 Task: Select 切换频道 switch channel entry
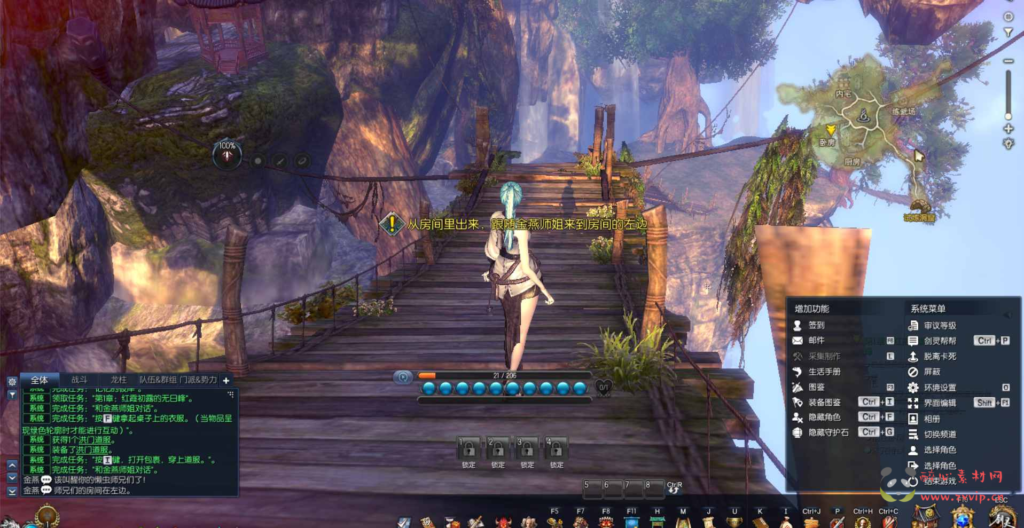[x=939, y=434]
